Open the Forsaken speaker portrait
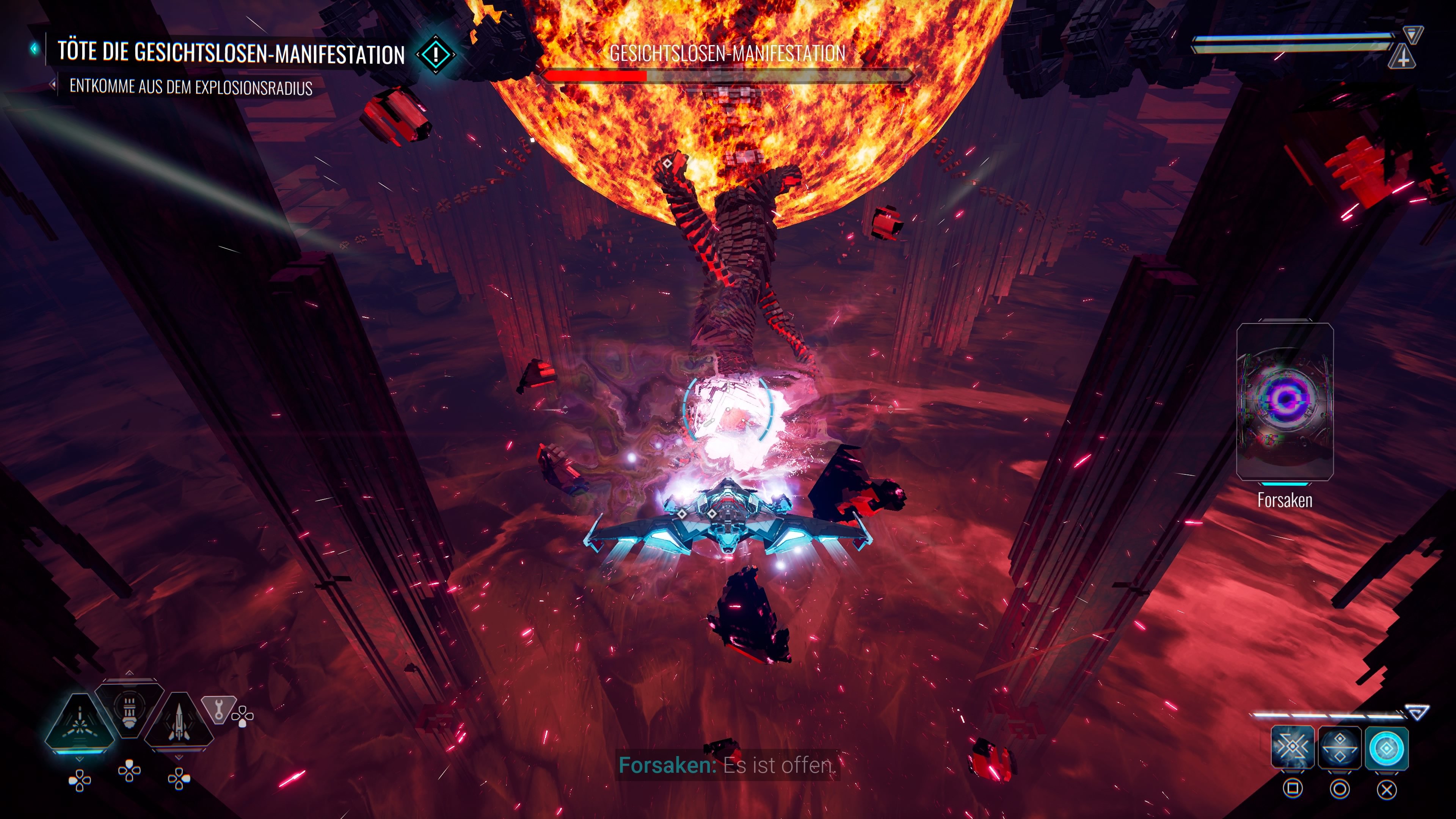 point(1285,401)
